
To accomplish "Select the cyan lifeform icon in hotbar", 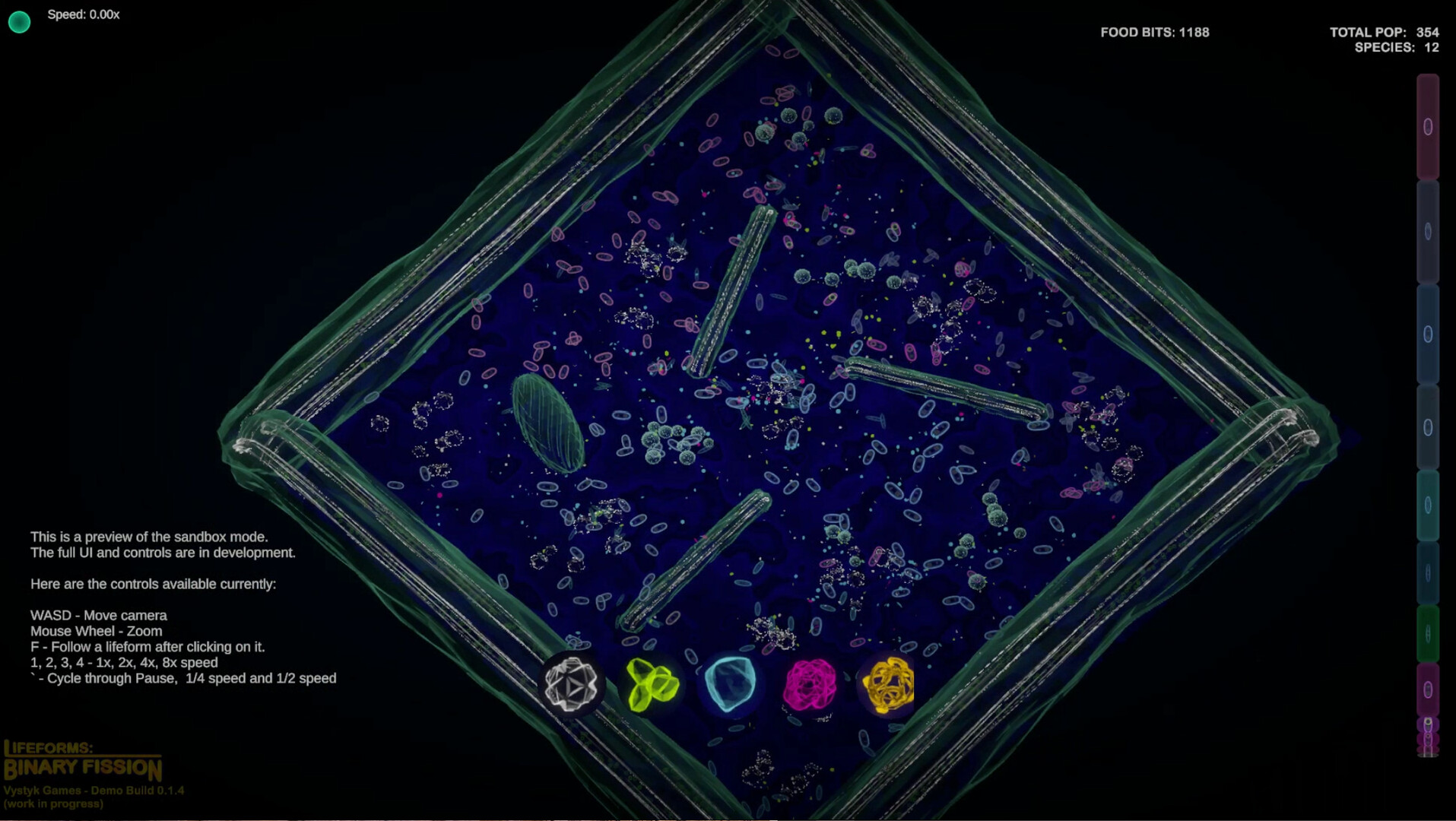I will [732, 686].
